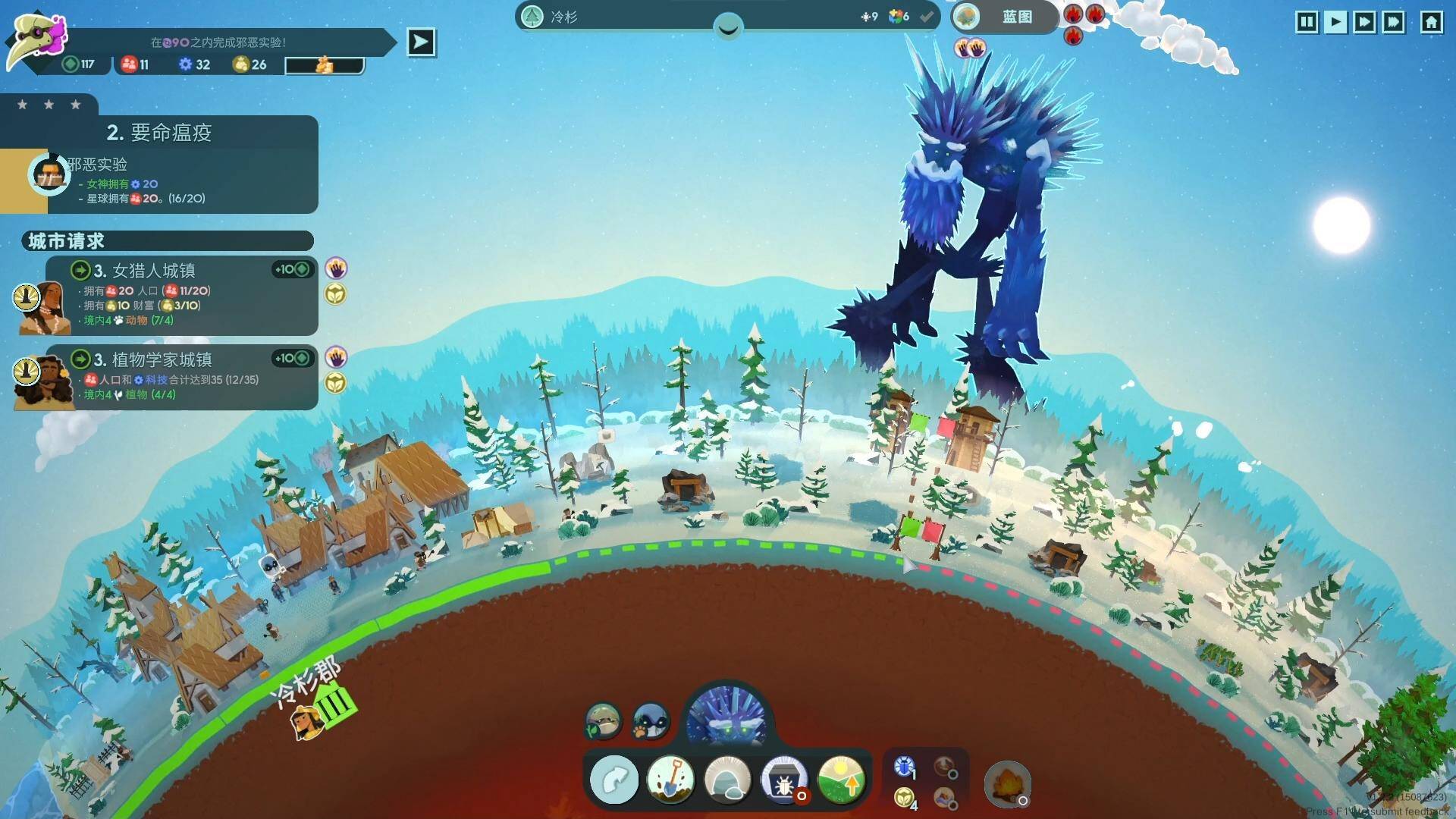1456x819 pixels.
Task: Switch to the animal giant with paw badge
Action: click(651, 720)
